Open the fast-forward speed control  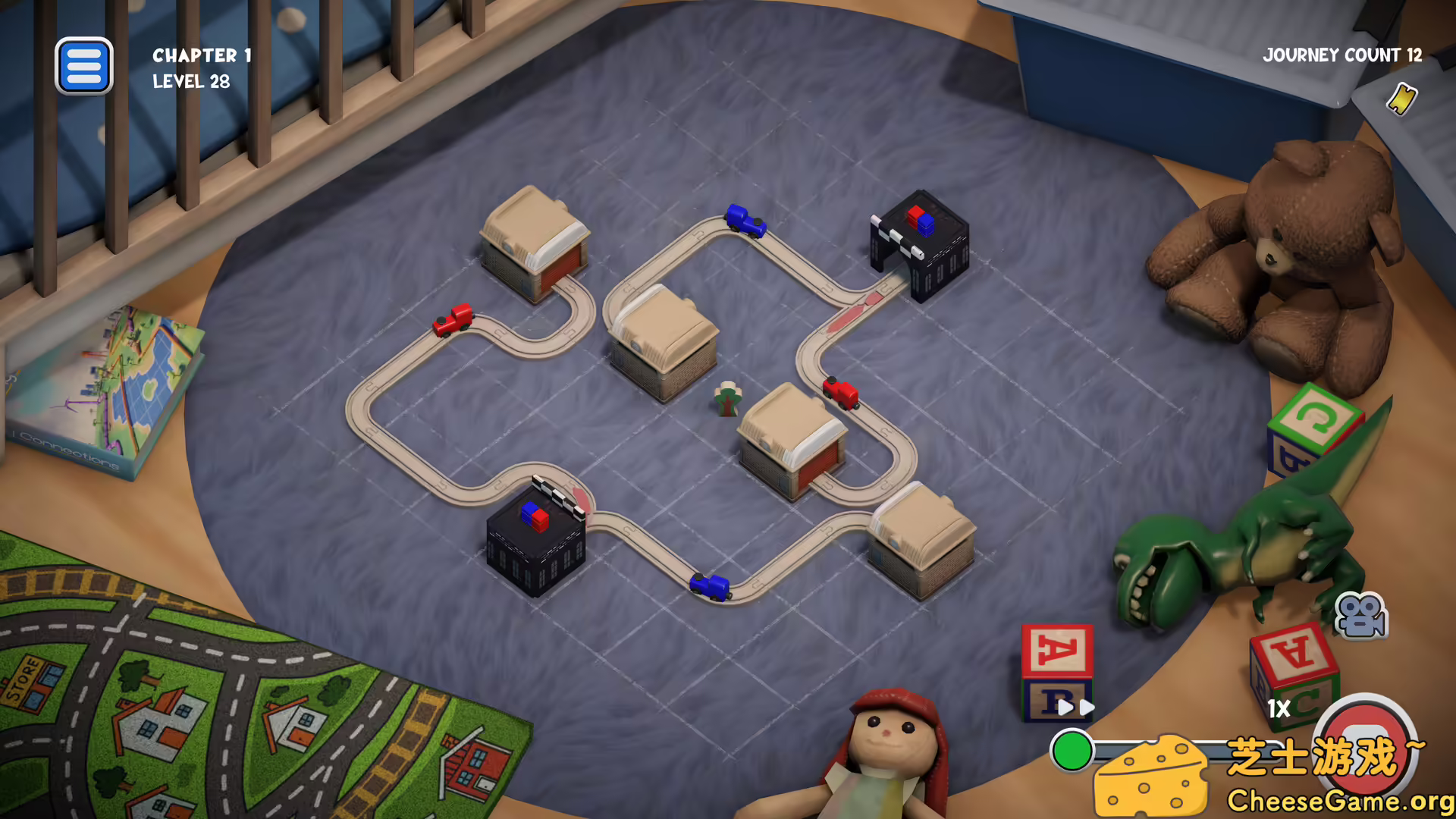coord(1077,707)
